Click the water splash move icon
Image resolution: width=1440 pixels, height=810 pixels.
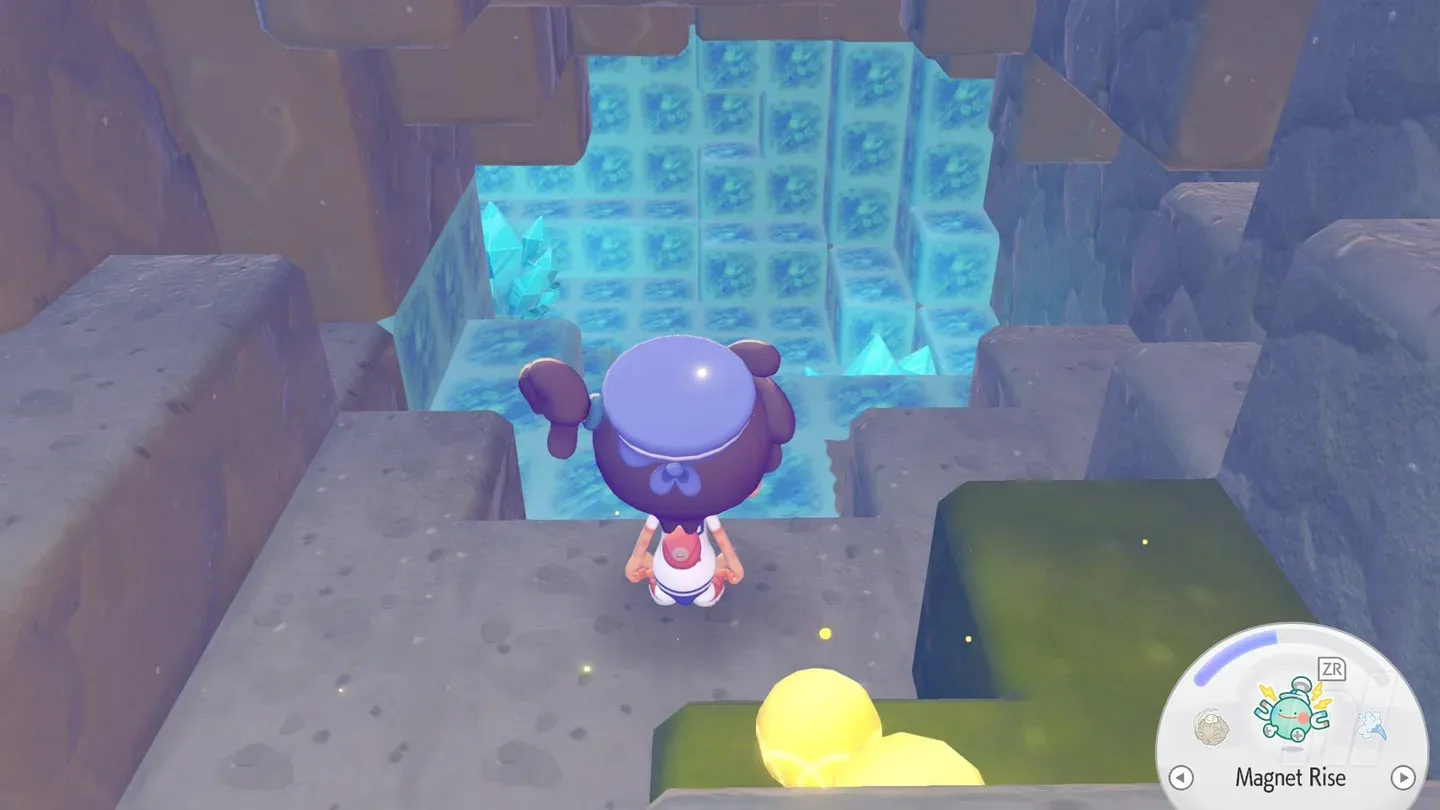pyautogui.click(x=1370, y=722)
